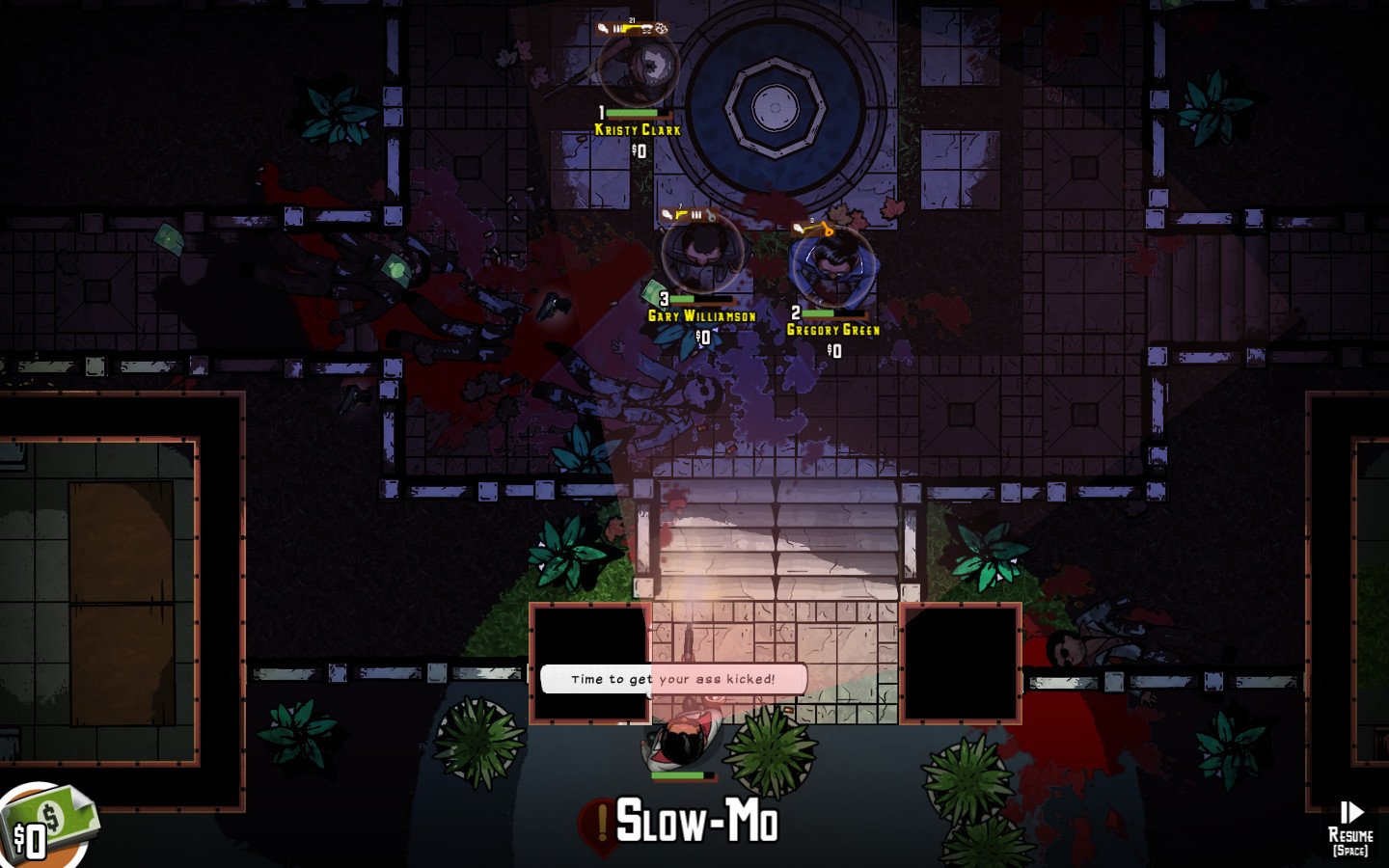Click the ammo bars icon above Kristy Clark

617,28
